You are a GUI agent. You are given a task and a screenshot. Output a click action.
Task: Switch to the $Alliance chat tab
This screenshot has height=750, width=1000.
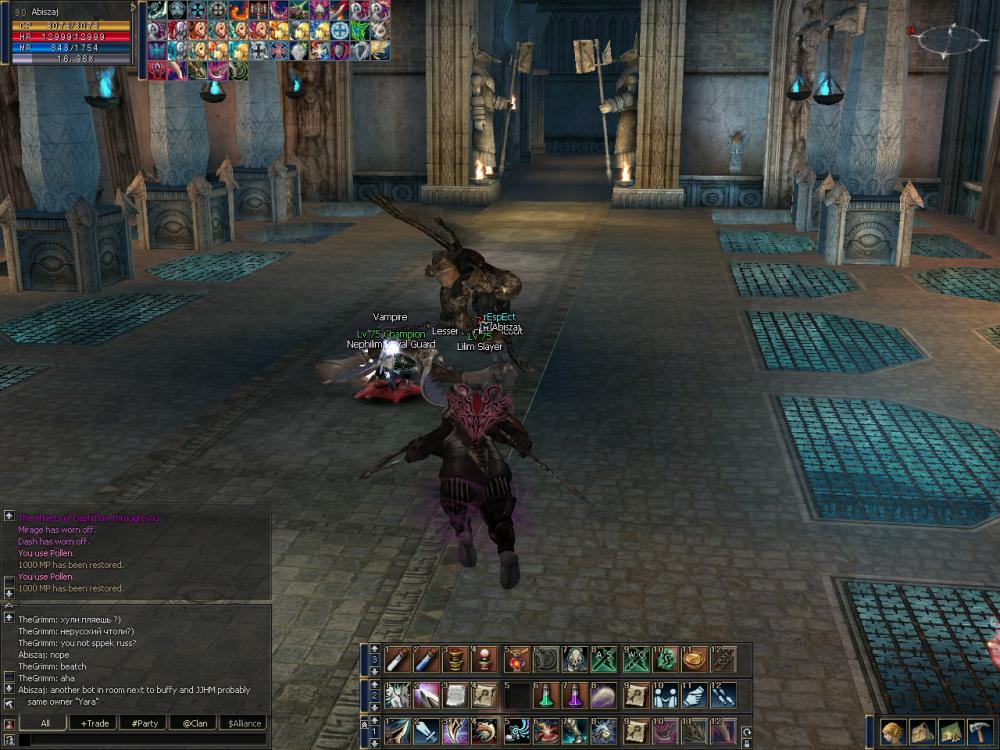click(244, 723)
